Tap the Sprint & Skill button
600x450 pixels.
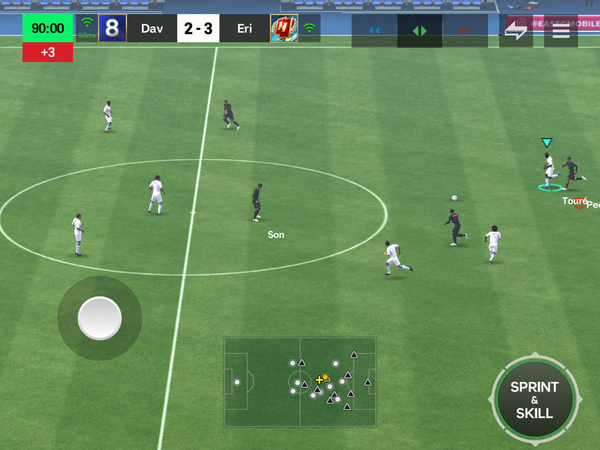tap(534, 399)
